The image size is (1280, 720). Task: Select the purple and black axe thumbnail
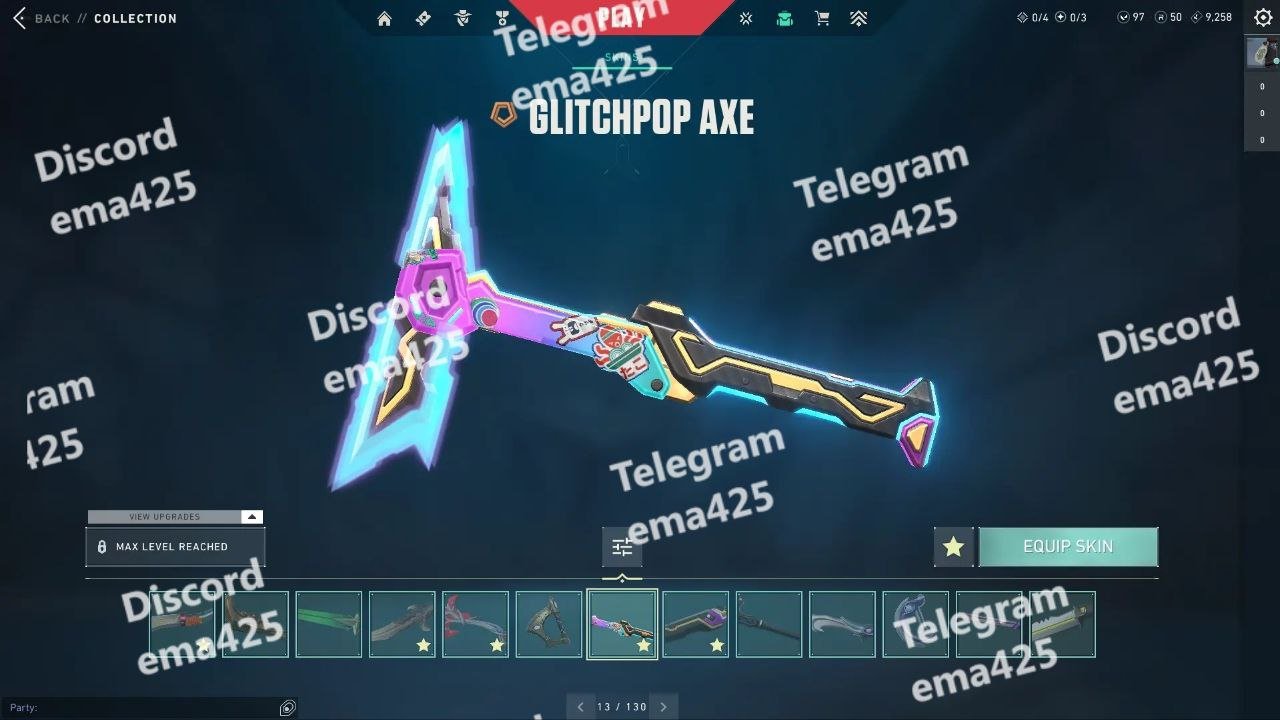click(695, 624)
